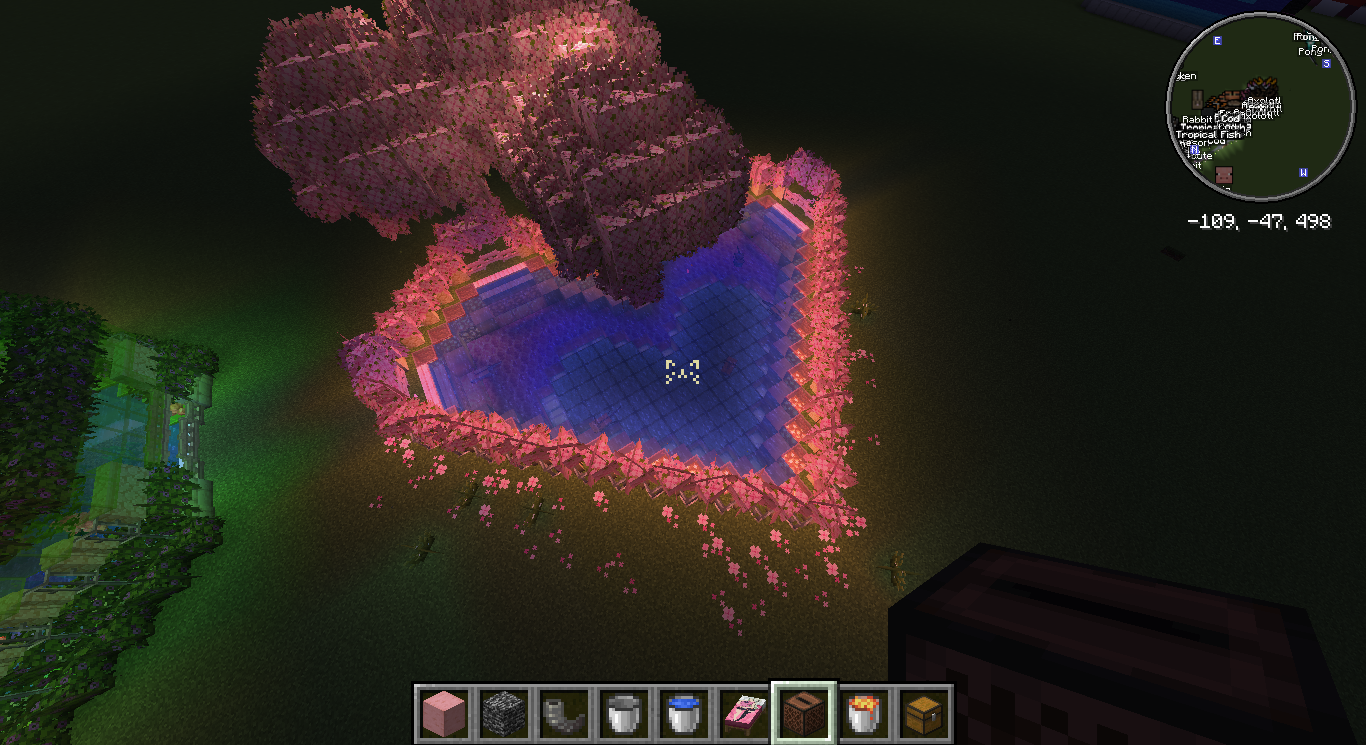
Task: Choose the goat horn in hotbar
Action: click(564, 714)
